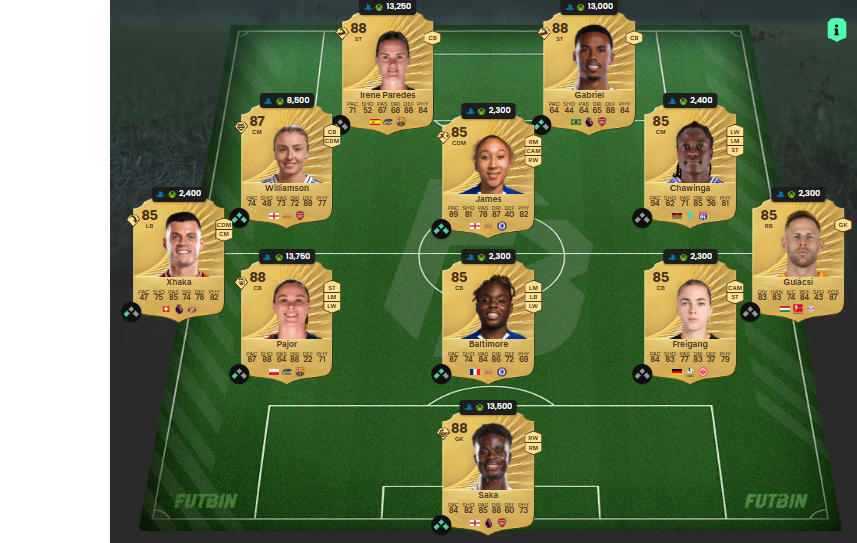Click the chemistry icon beside Xhaka's card
The image size is (857, 543).
point(131,311)
